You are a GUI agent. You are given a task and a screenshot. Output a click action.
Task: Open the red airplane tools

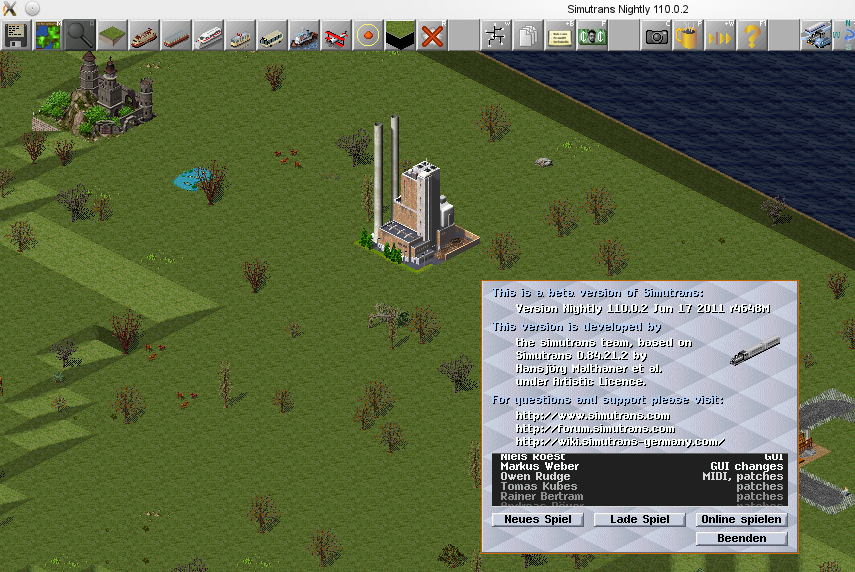click(x=336, y=36)
